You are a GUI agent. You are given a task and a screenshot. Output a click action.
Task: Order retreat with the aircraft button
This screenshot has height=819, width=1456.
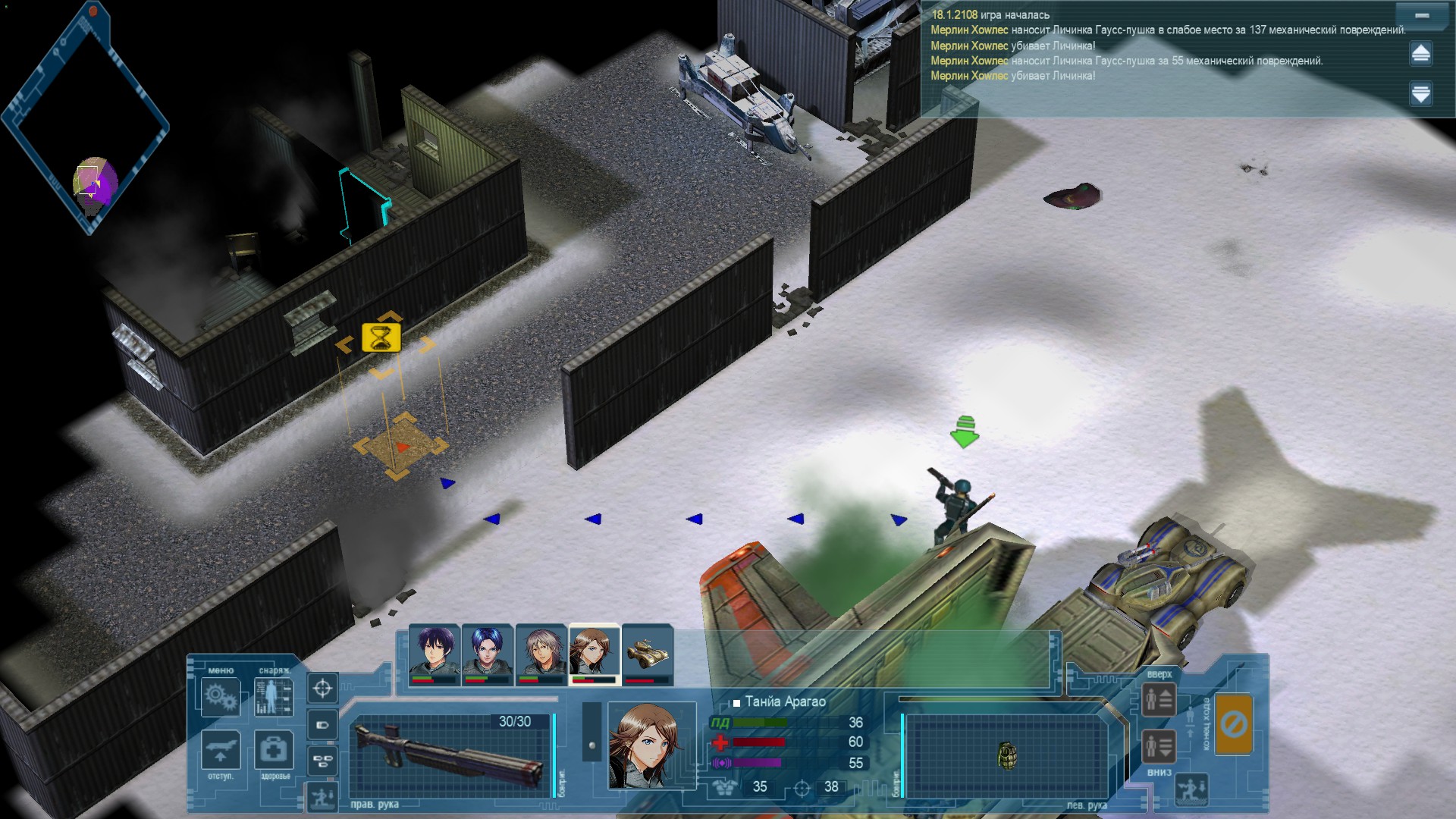(221, 750)
